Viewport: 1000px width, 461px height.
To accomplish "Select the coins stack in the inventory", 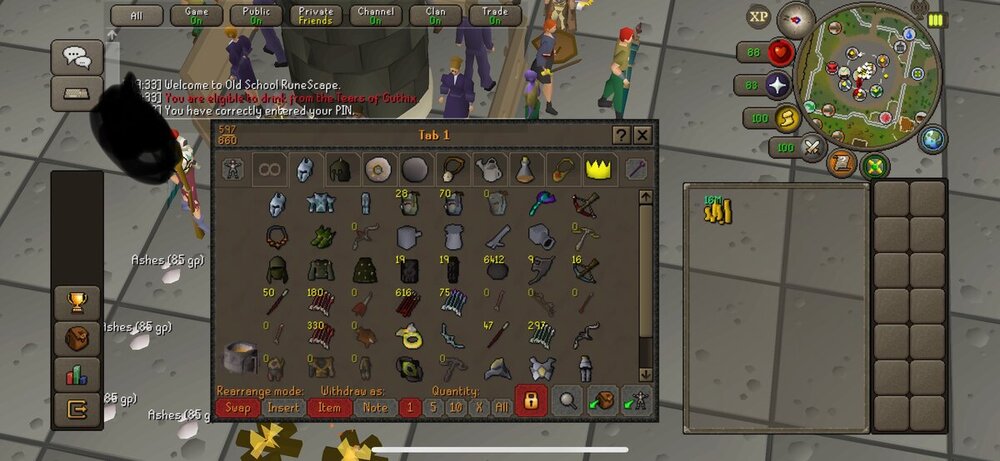I will point(718,210).
